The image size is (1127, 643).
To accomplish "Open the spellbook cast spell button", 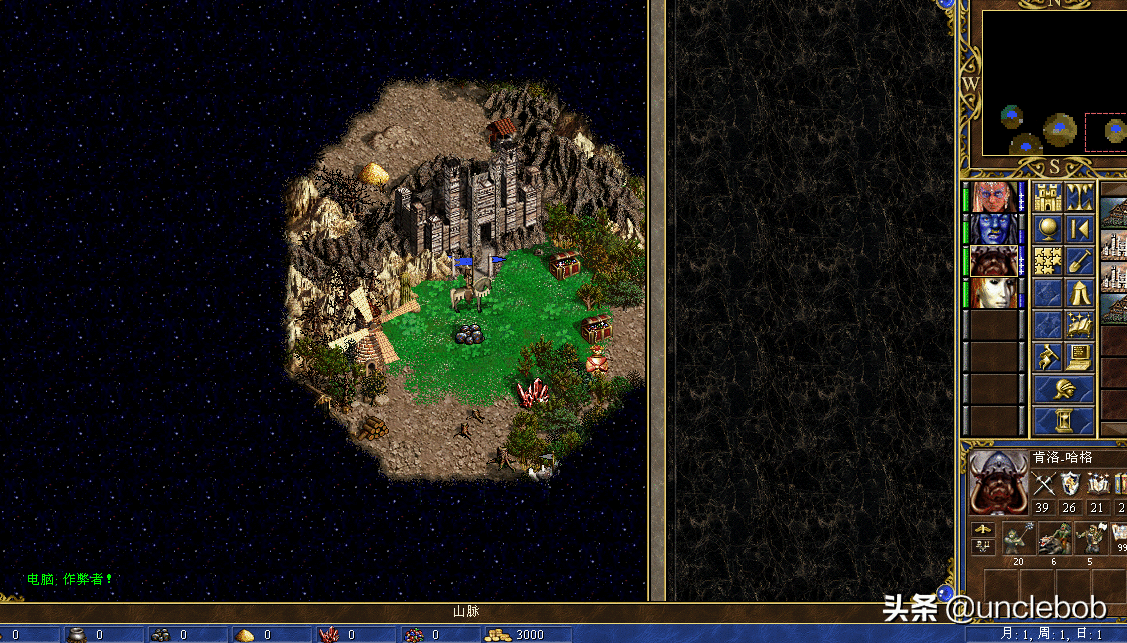I will point(1079,325).
